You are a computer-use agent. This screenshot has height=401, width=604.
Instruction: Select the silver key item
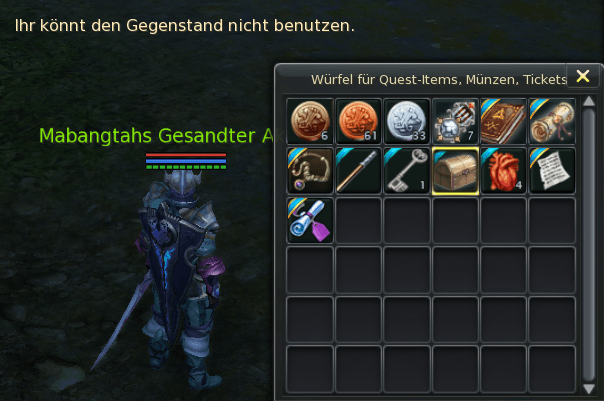coord(407,170)
